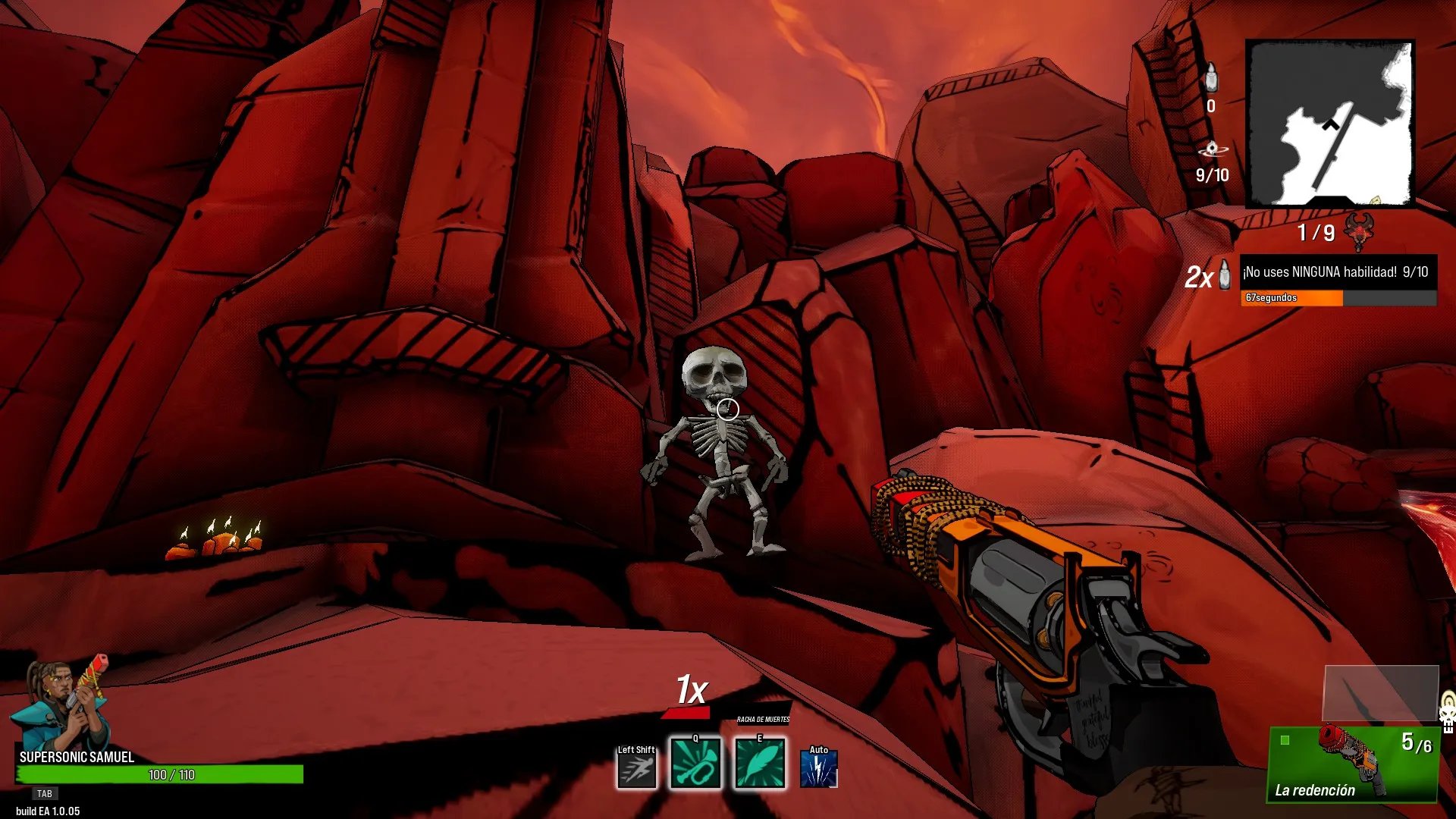
Task: Trigger the trumpet ability
Action: pos(695,764)
